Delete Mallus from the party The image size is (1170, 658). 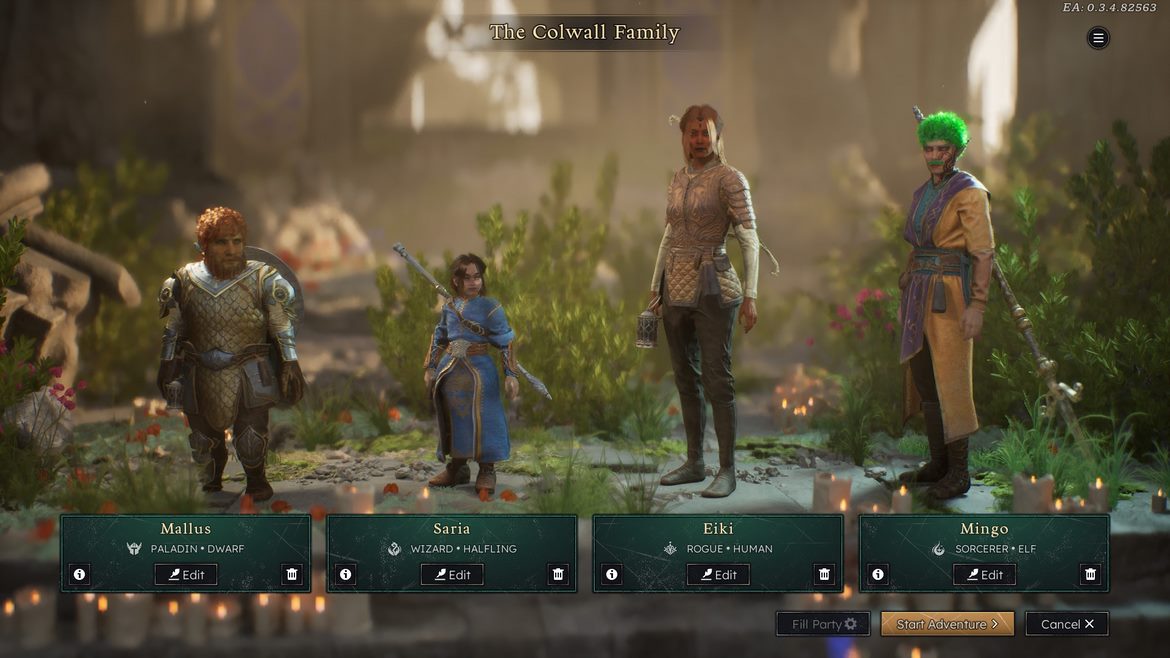coord(292,574)
